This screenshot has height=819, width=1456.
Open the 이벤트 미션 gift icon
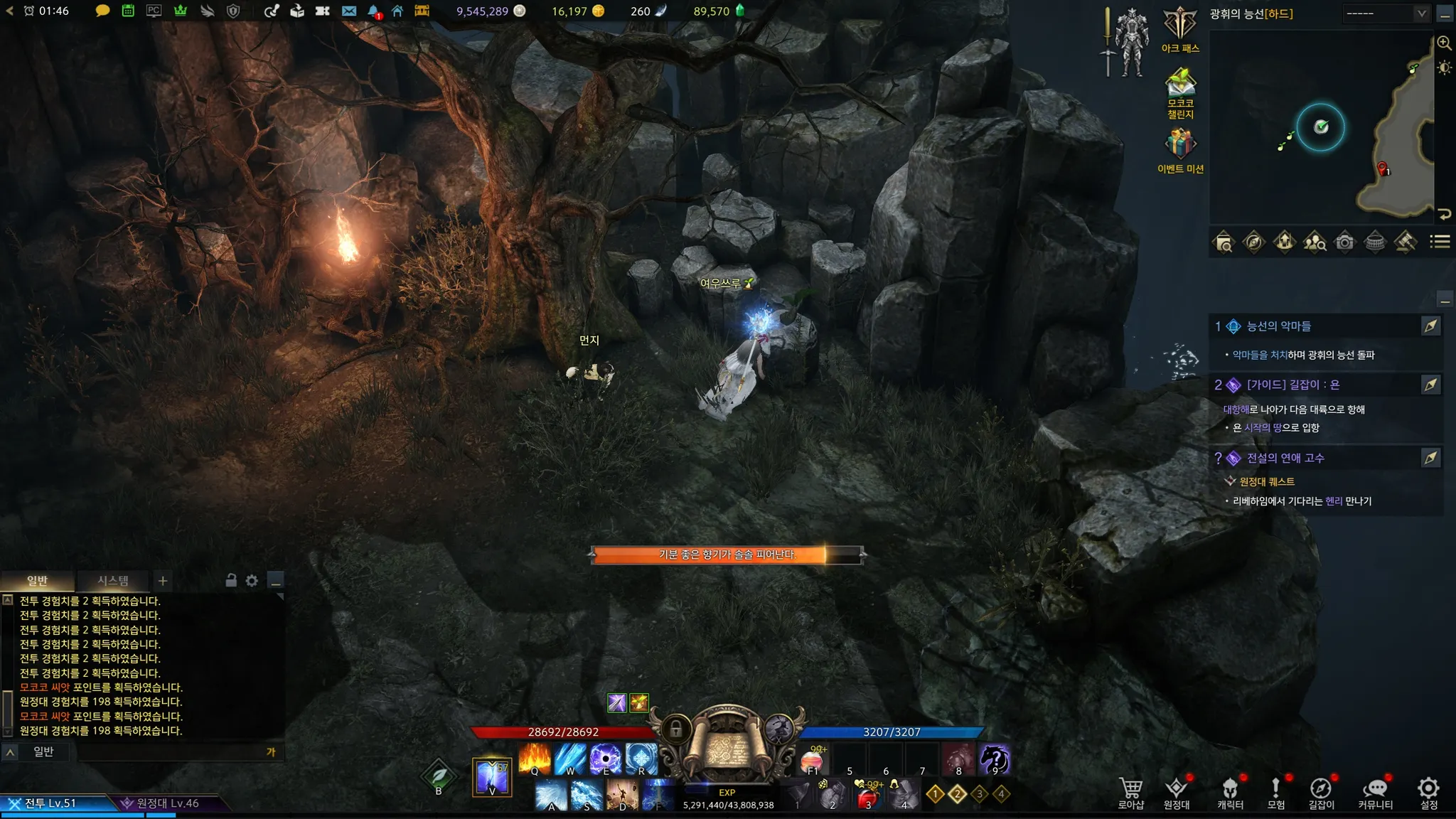coord(1180,149)
